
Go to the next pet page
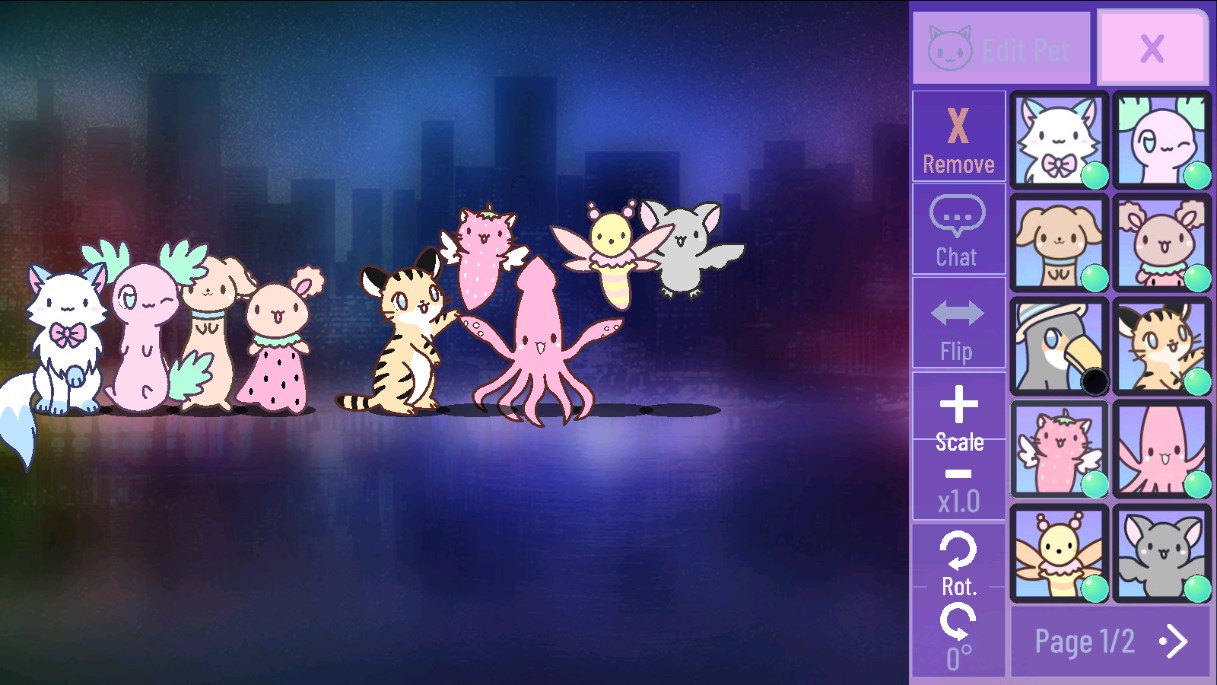[x=1110, y=641]
